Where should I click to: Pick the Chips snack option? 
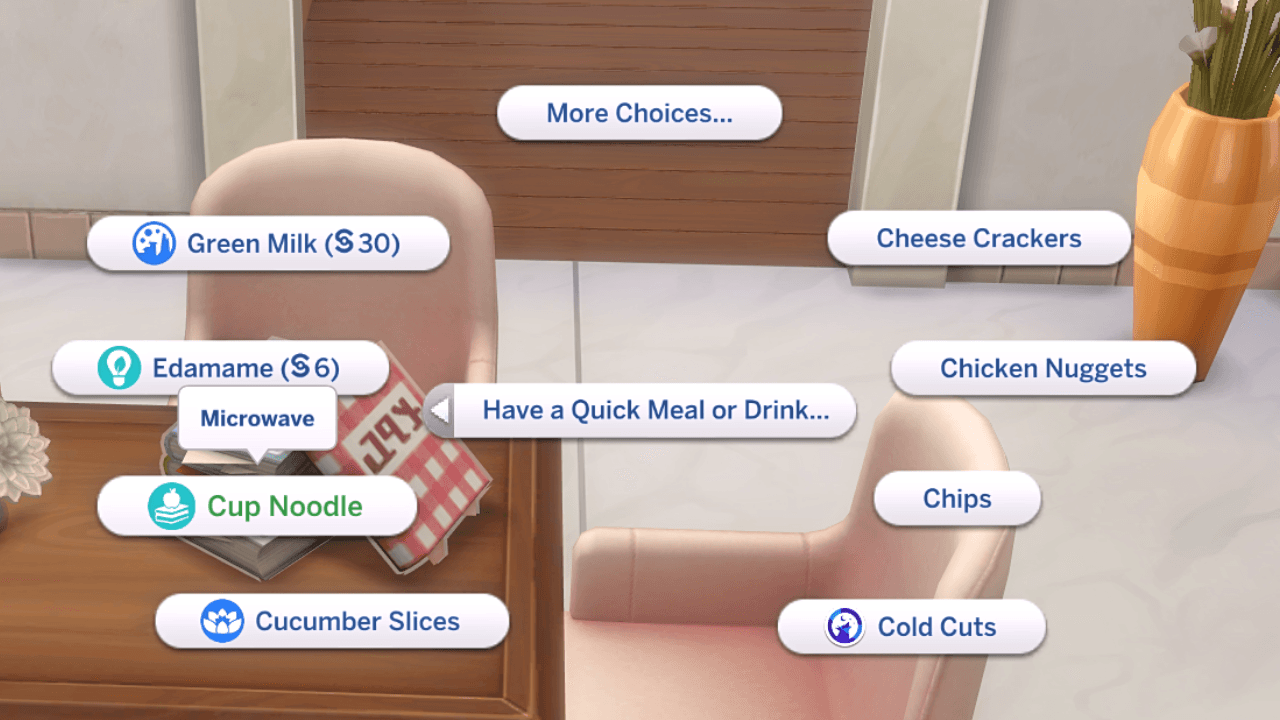coord(956,498)
